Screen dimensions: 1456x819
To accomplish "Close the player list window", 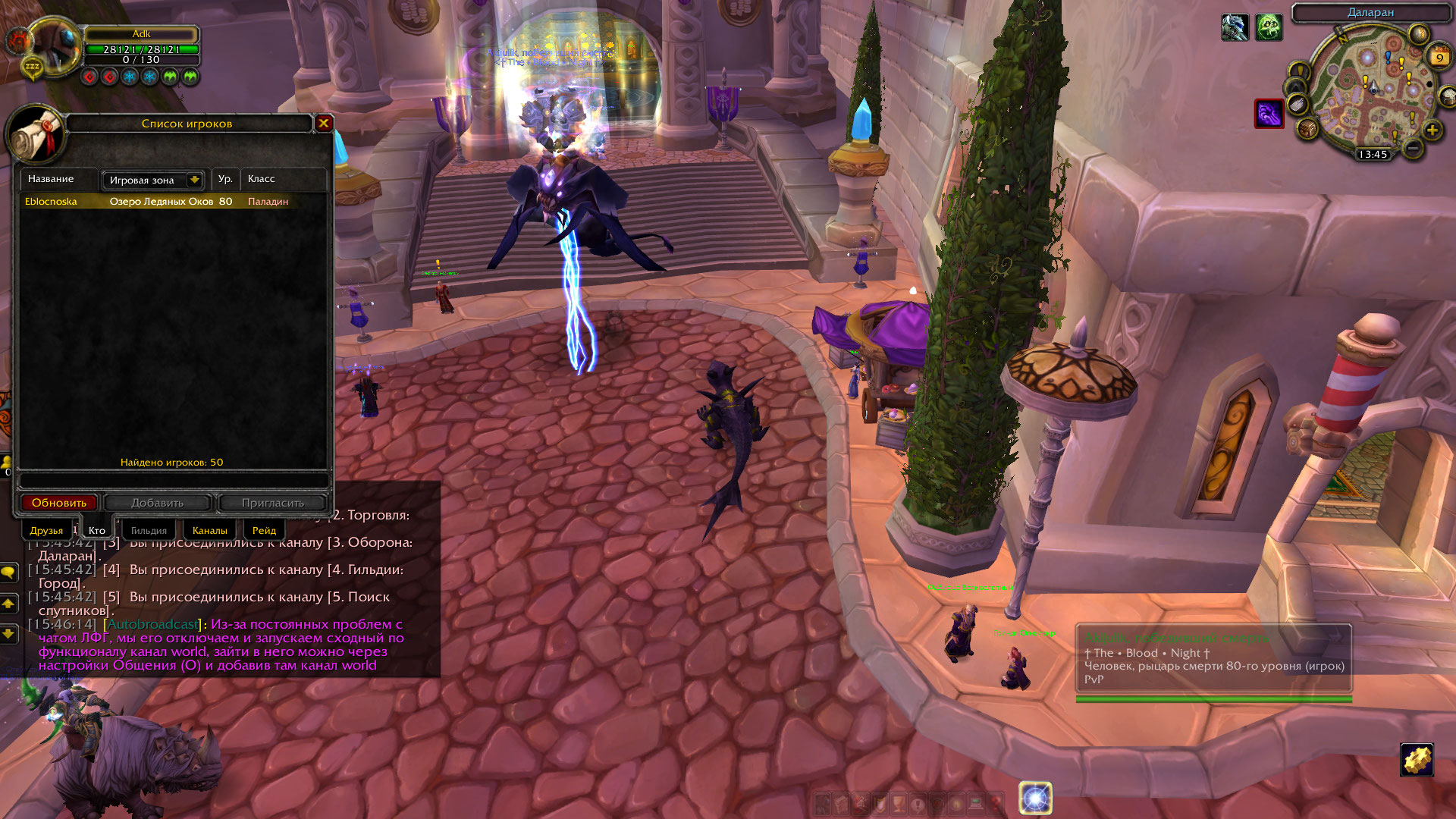I will click(324, 123).
